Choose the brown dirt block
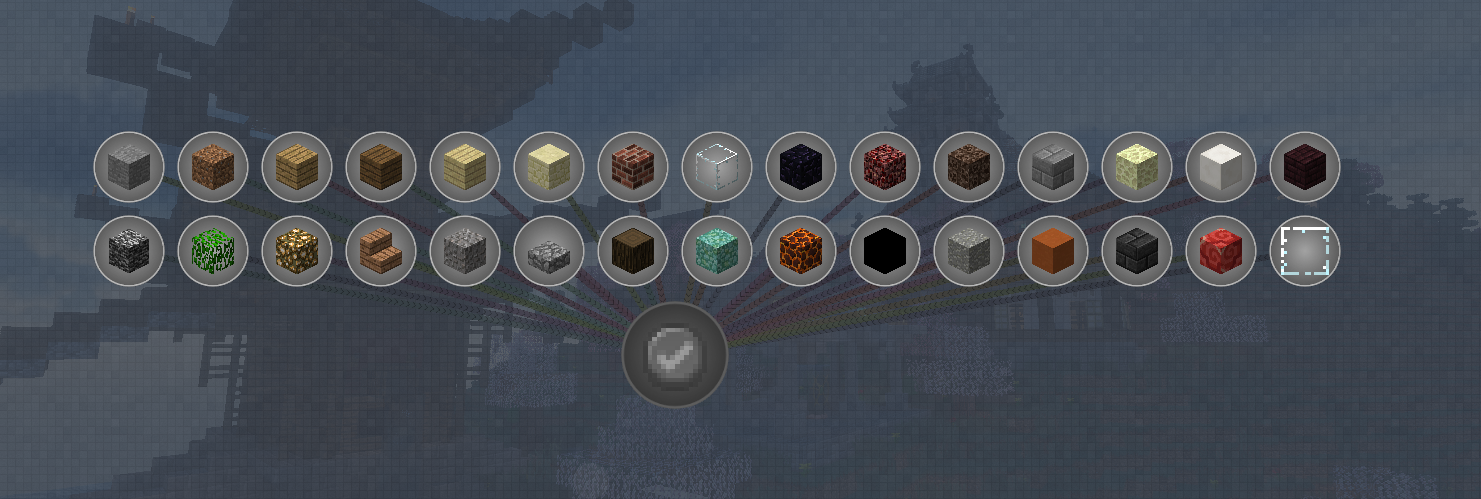This screenshot has width=1481, height=499. pyautogui.click(x=213, y=167)
